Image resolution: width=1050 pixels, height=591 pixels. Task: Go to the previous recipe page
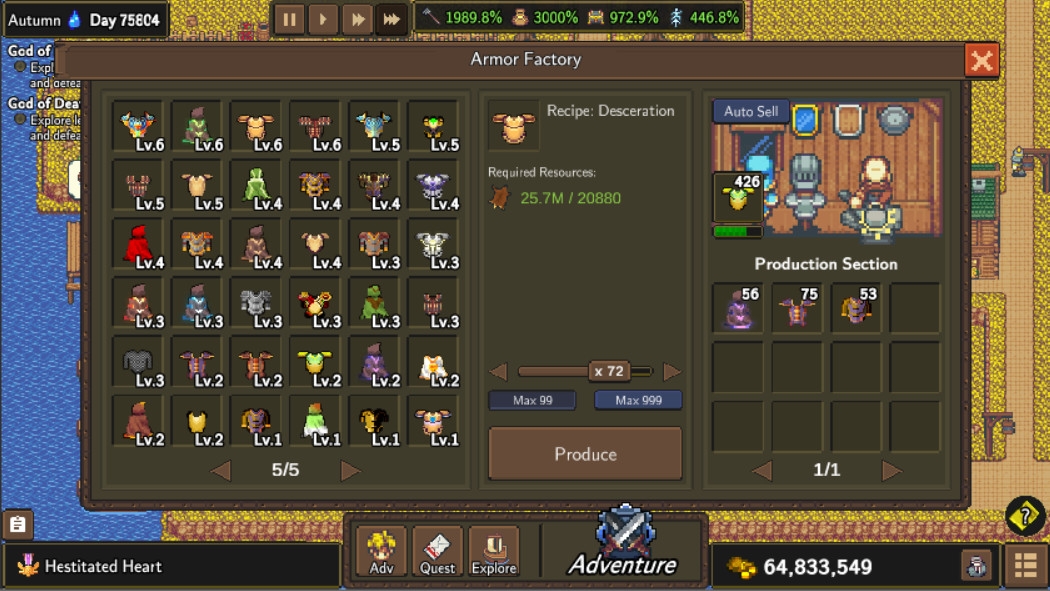(221, 471)
